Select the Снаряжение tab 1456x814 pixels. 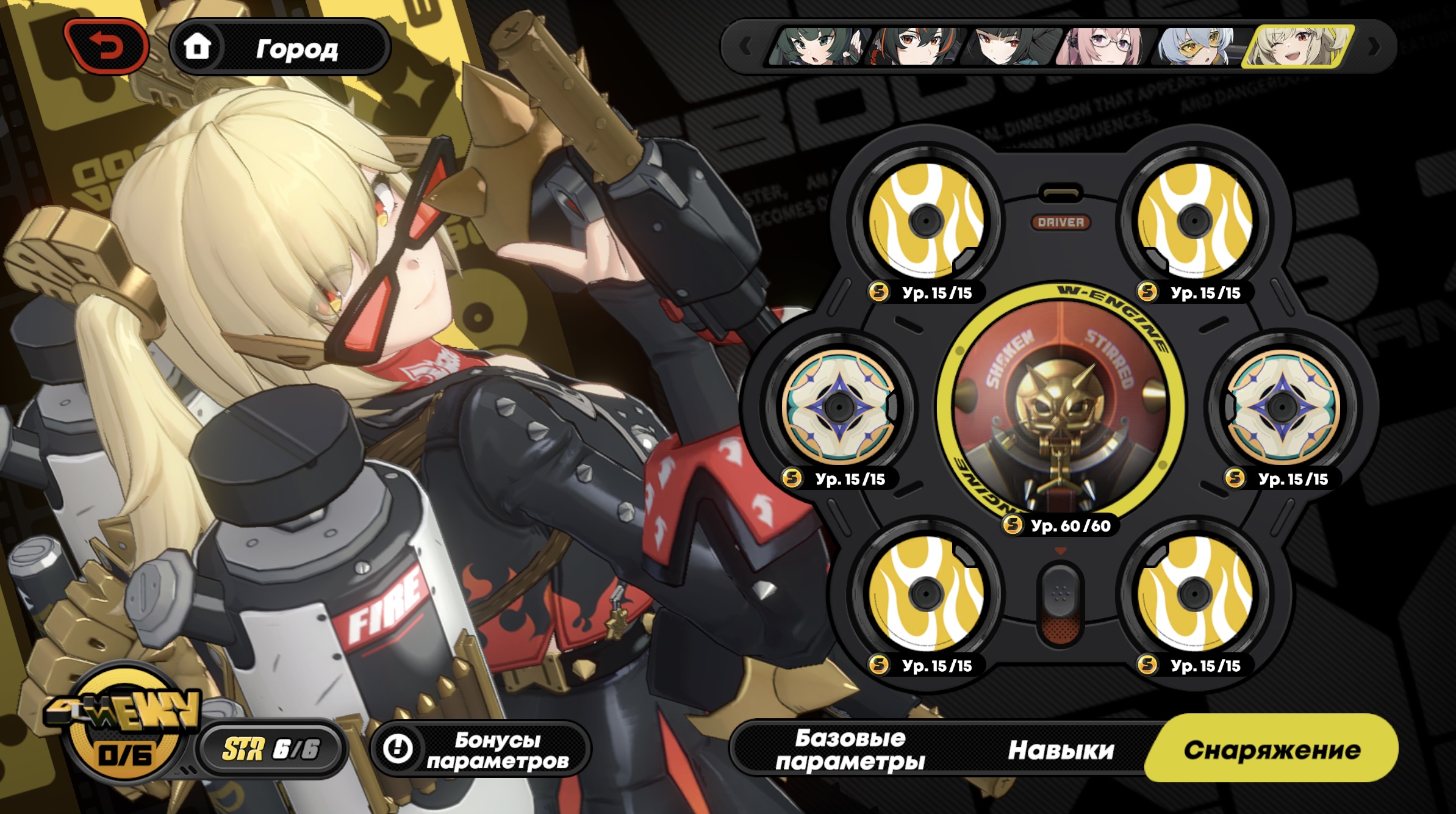coord(1272,749)
